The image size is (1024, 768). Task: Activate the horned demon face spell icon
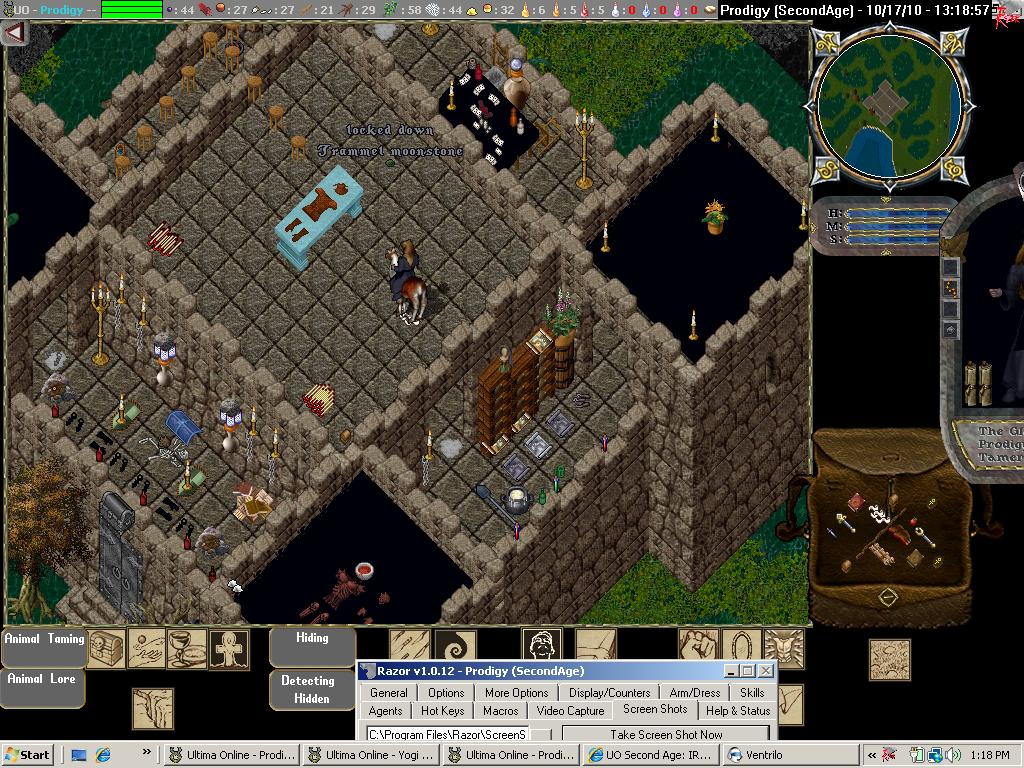pyautogui.click(x=783, y=647)
